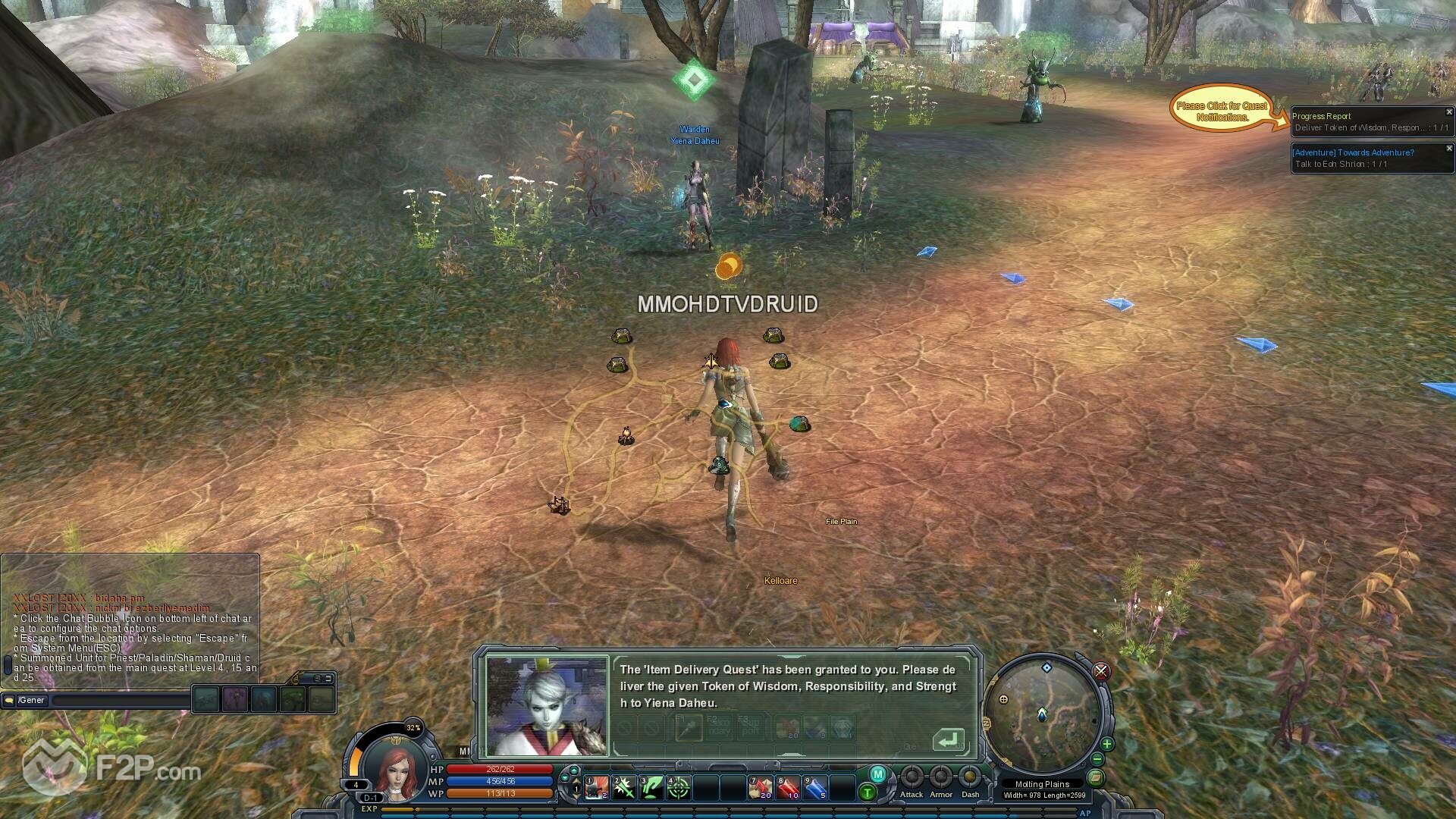Use the skill in hotbar slot 1

tap(597, 788)
